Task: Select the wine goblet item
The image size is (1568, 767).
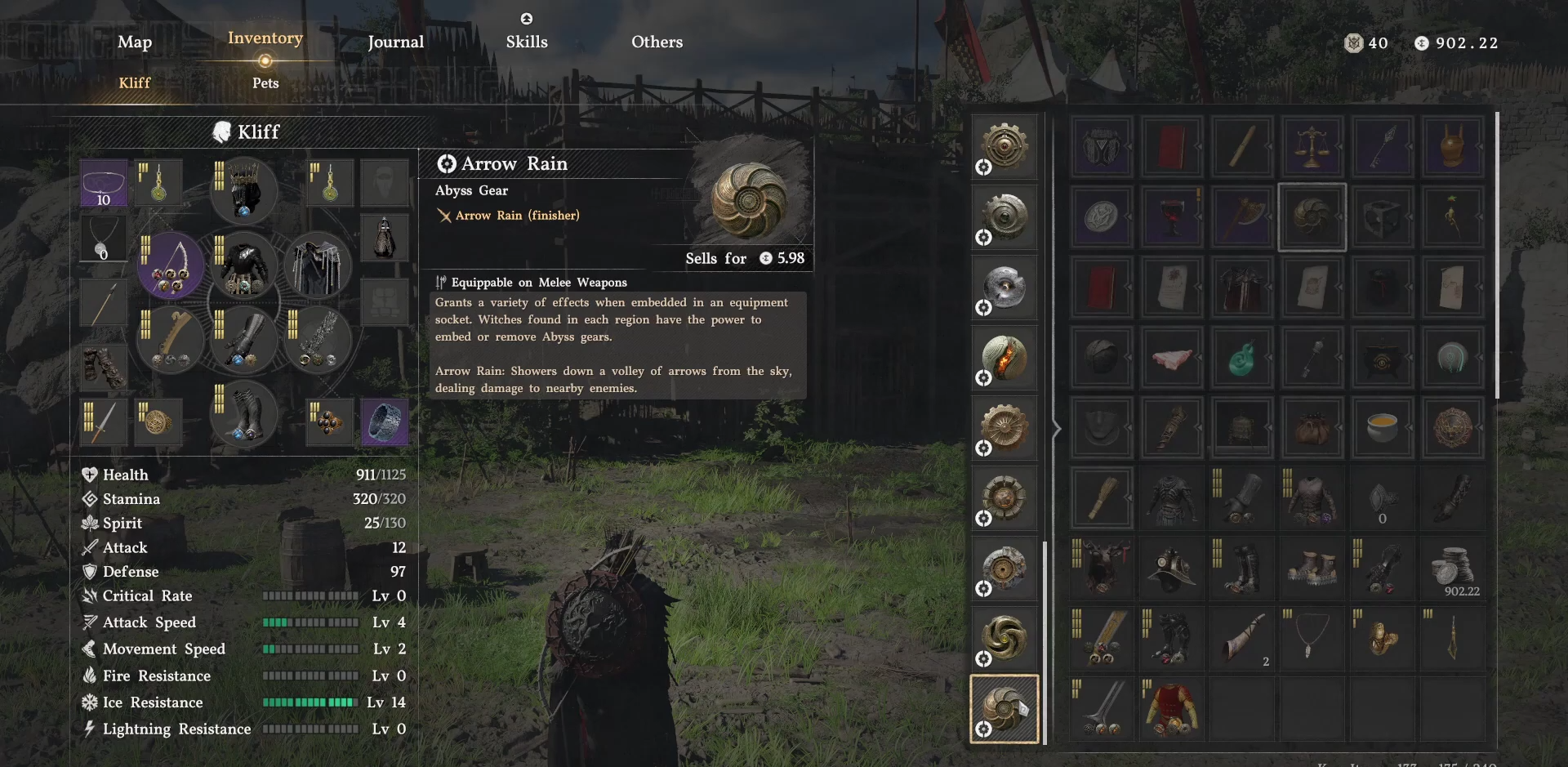Action: [1171, 217]
